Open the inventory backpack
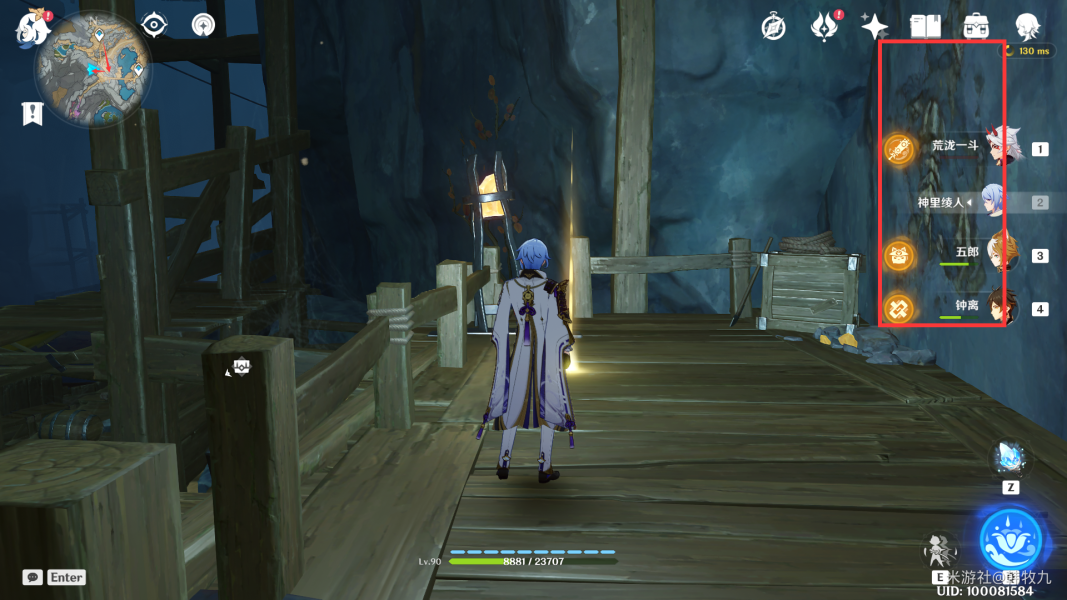This screenshot has width=1067, height=600. (x=975, y=27)
